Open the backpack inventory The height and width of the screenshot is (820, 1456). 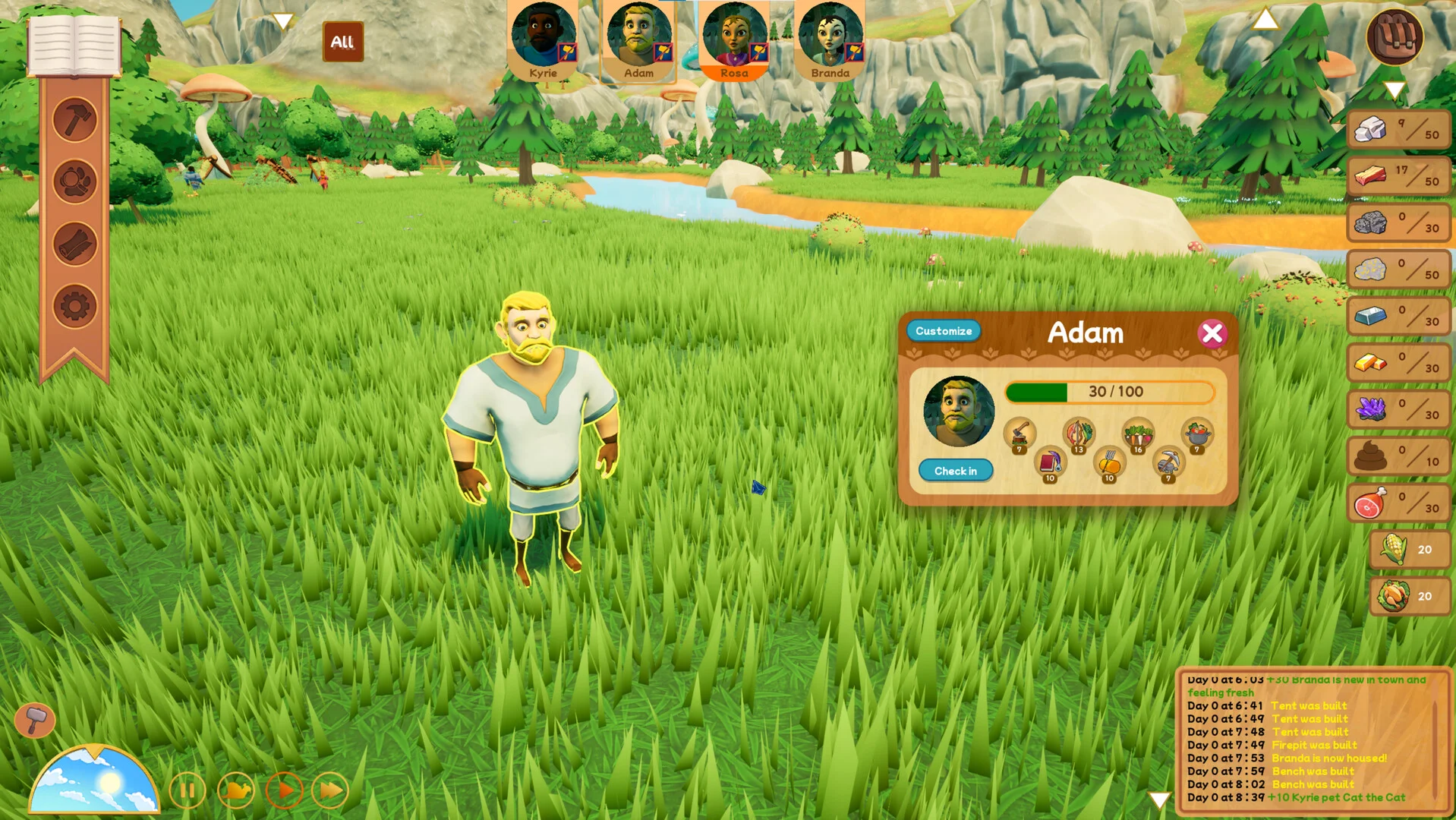pyautogui.click(x=1395, y=36)
